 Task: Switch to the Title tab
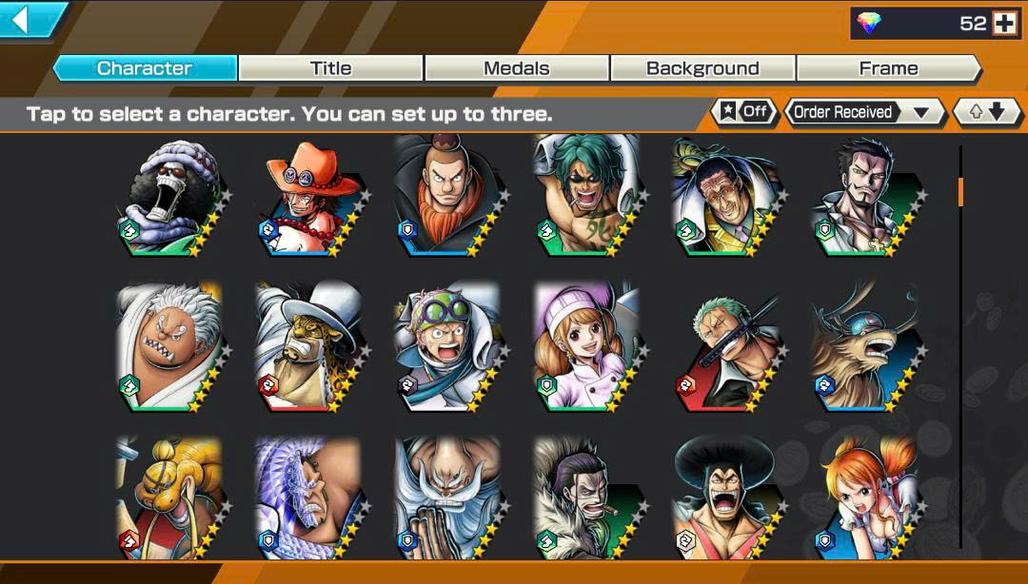coord(330,68)
